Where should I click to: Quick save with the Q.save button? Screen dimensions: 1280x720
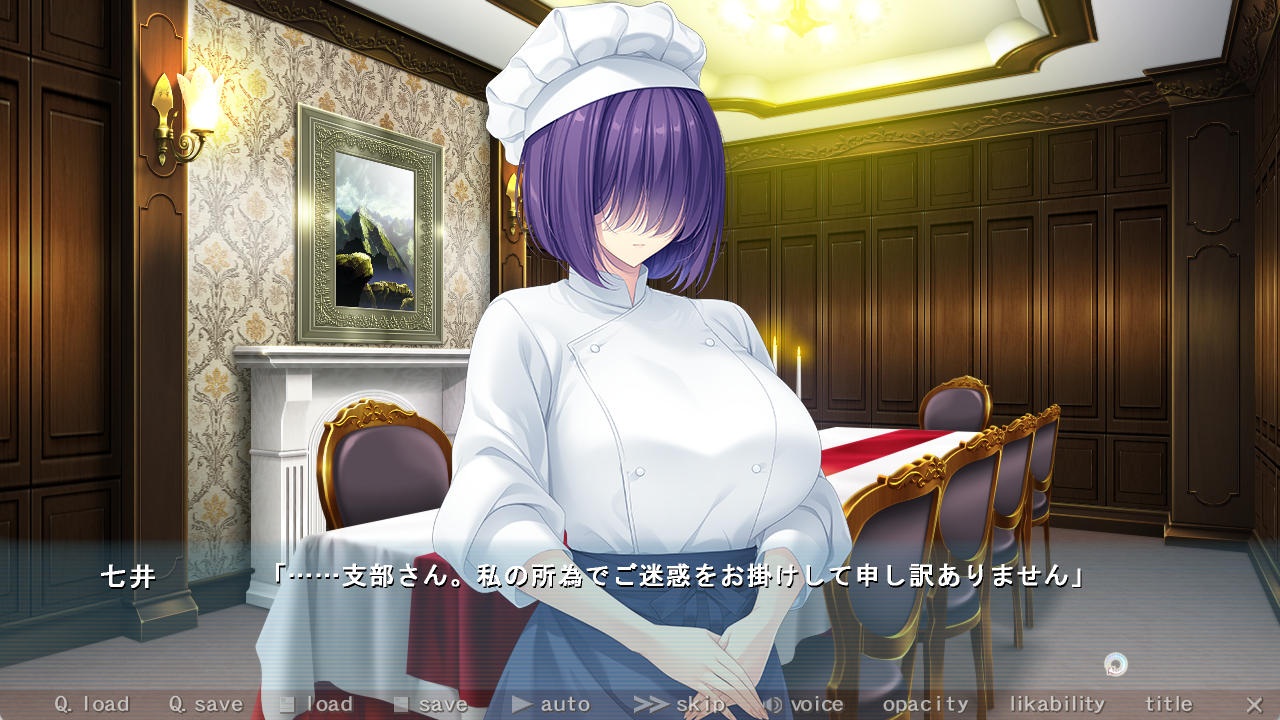pyautogui.click(x=205, y=704)
